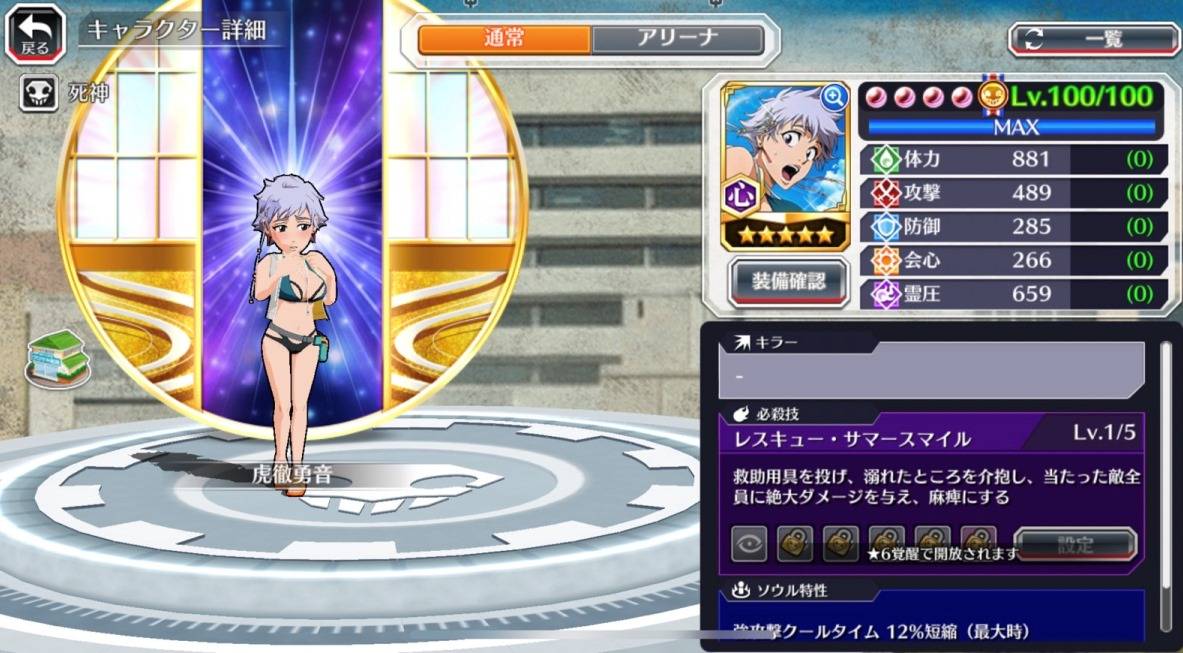Open the green building icon

[x=57, y=357]
